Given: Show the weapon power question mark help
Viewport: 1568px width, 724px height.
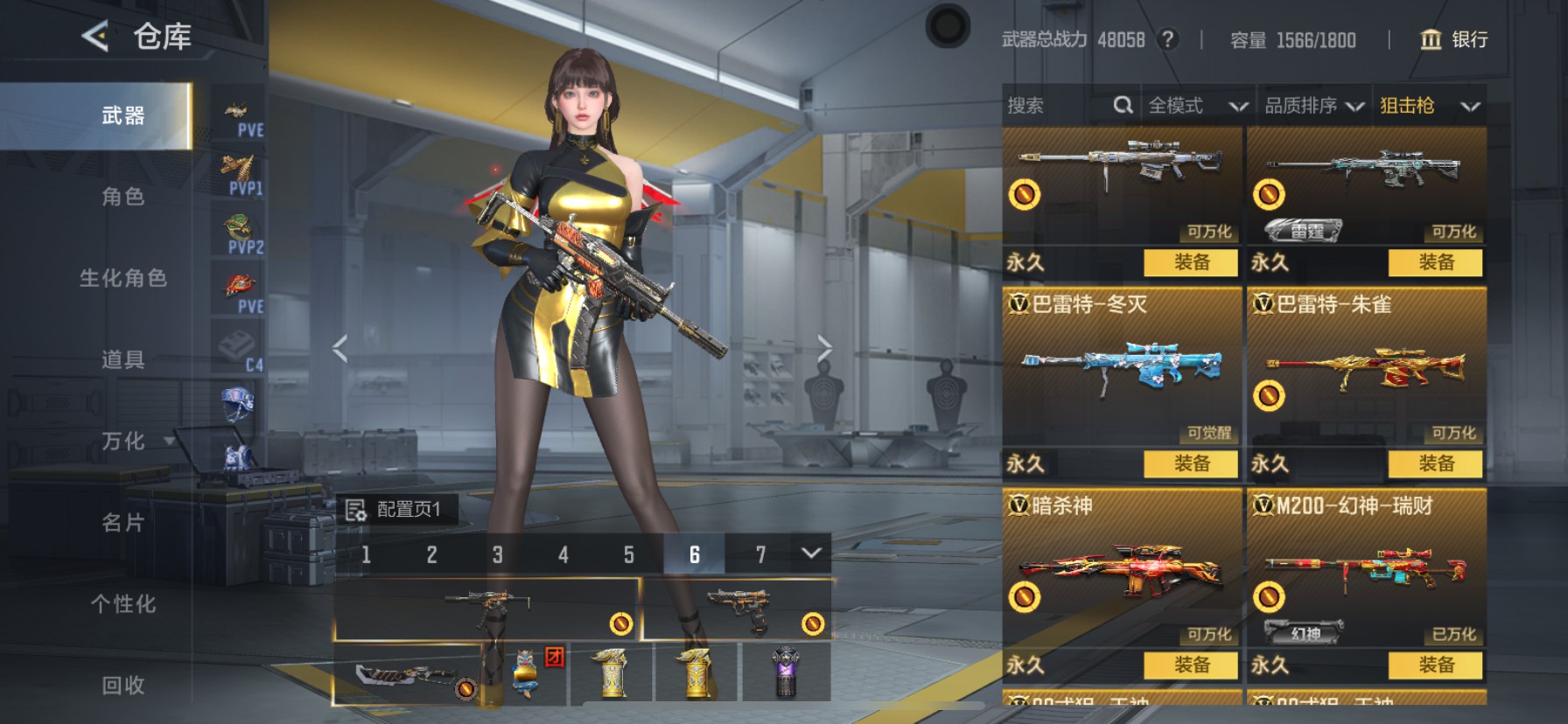Looking at the screenshot, I should click(x=1167, y=39).
